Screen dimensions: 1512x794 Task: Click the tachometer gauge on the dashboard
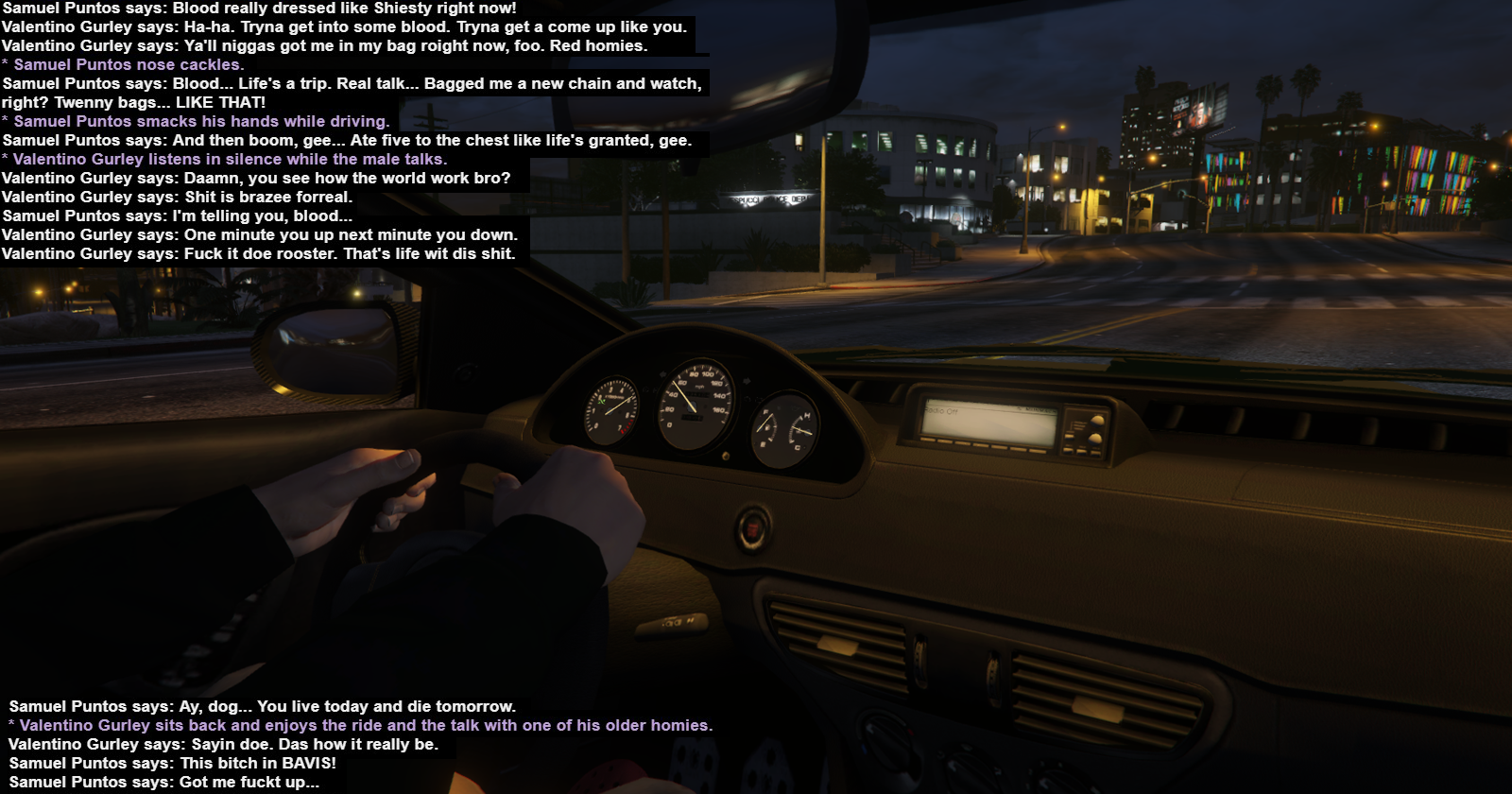point(610,410)
